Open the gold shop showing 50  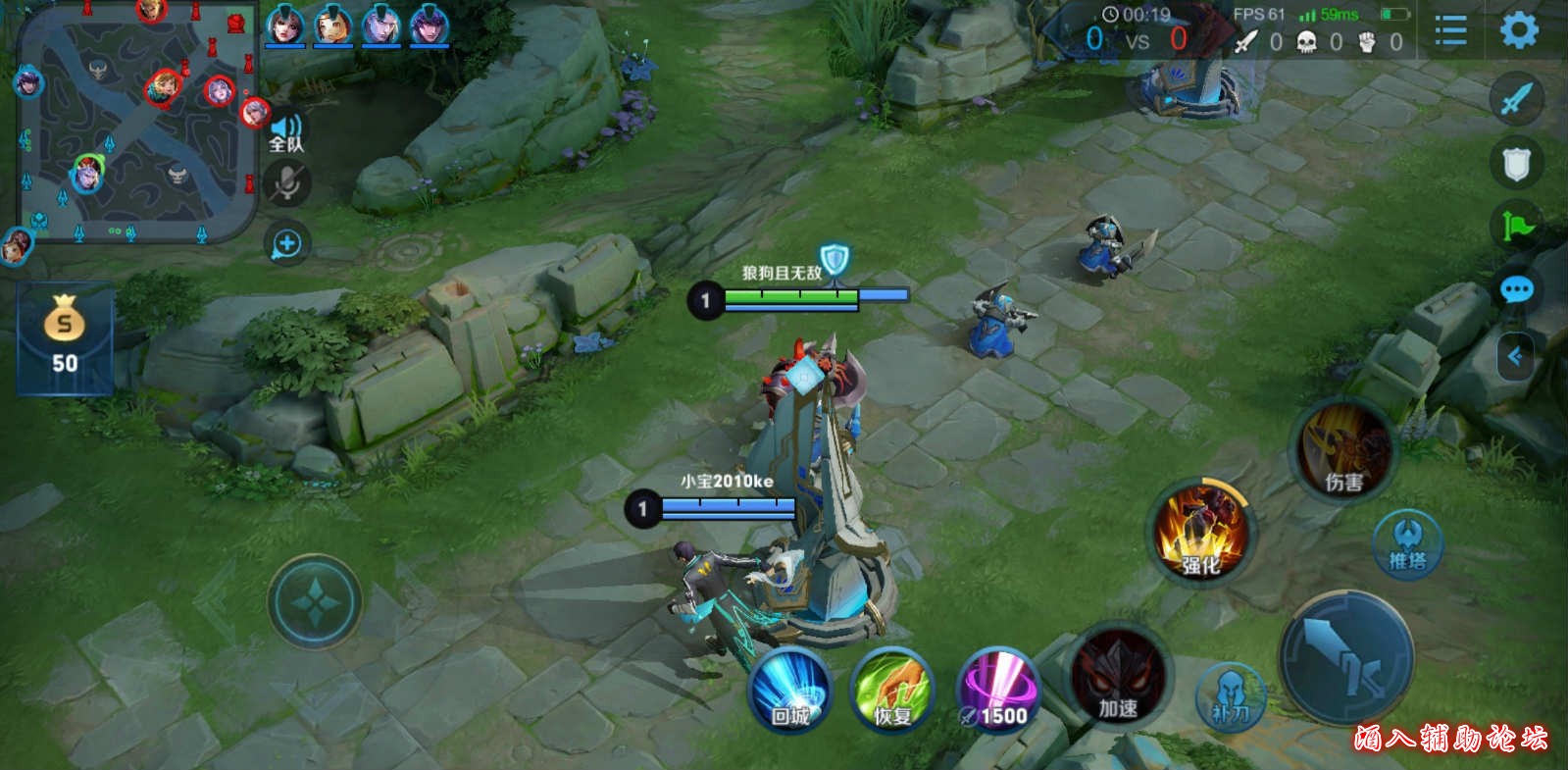click(65, 337)
